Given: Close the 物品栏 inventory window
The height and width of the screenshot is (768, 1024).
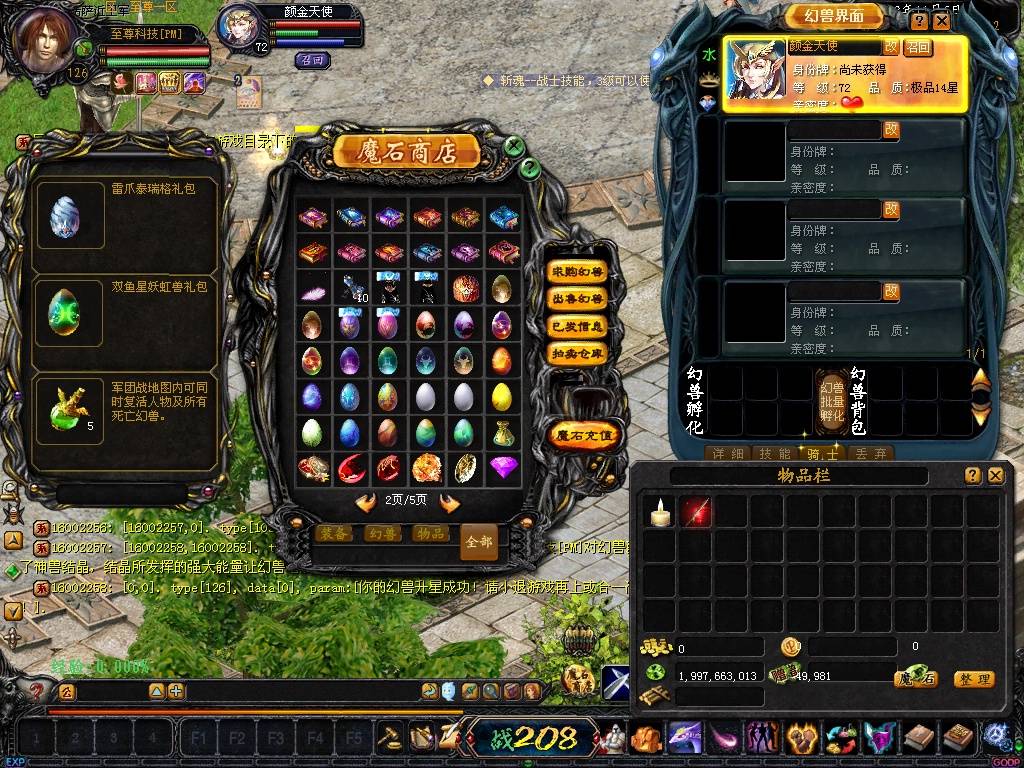Looking at the screenshot, I should (x=995, y=476).
